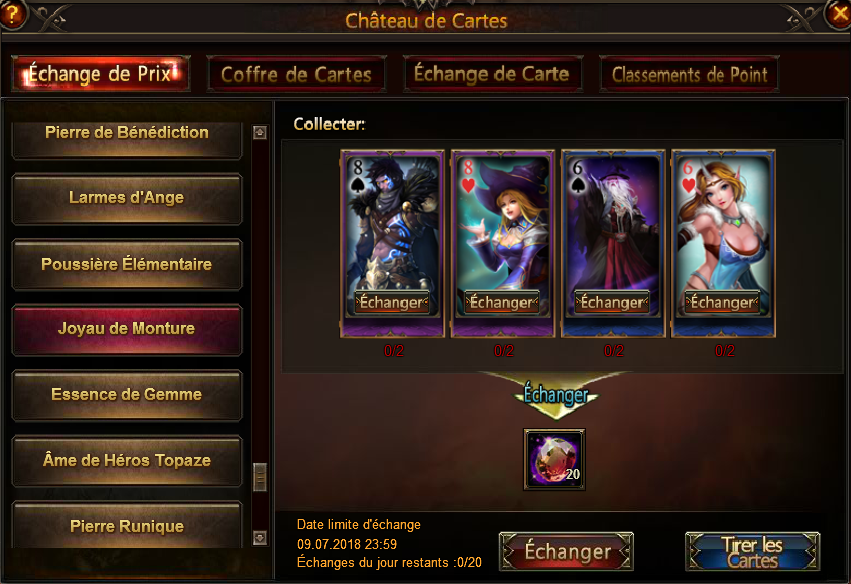The width and height of the screenshot is (851, 584).
Task: Open Tirer les Cartes
Action: 752,552
